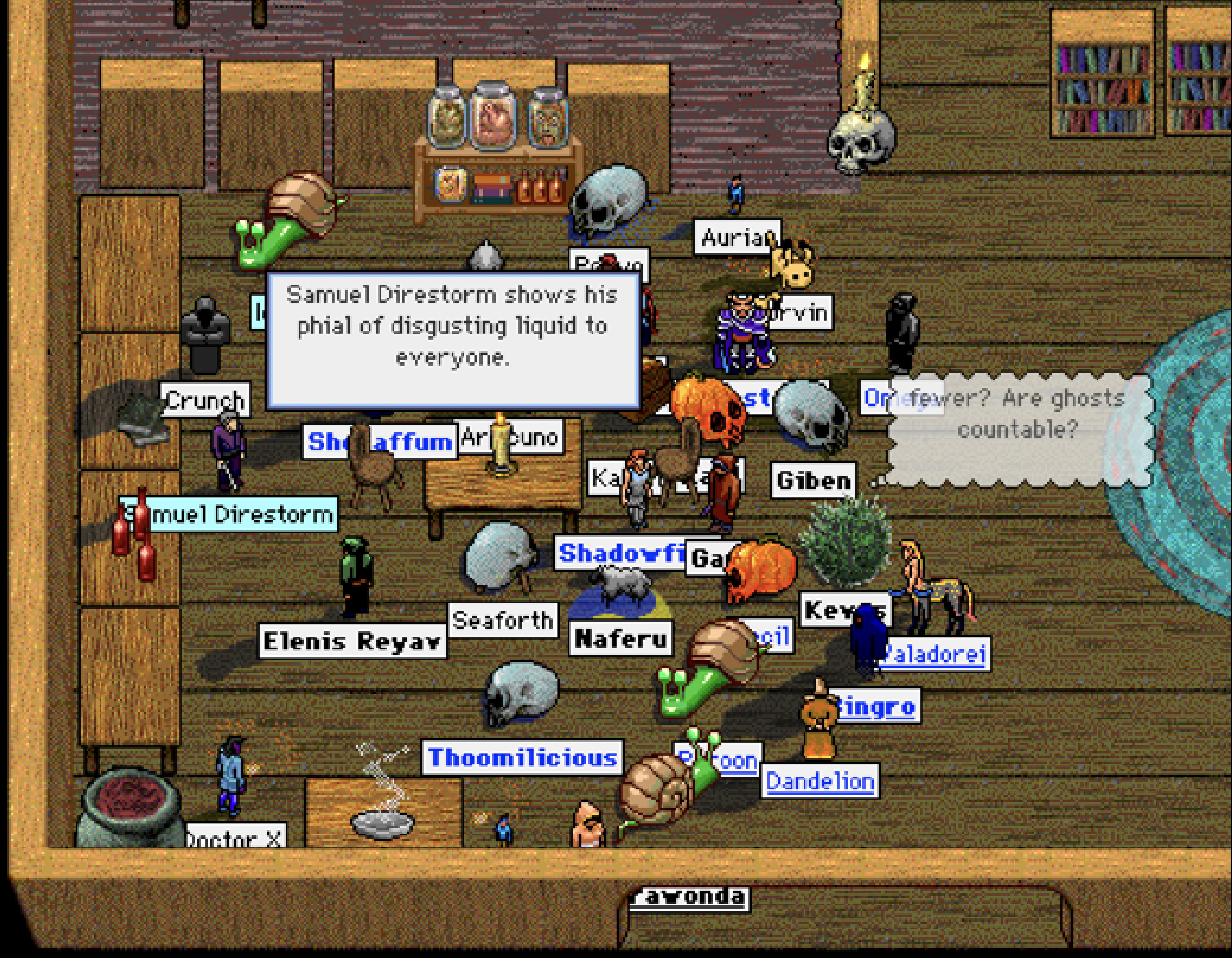Select the Naferu name label
The width and height of the screenshot is (1232, 958).
(621, 637)
